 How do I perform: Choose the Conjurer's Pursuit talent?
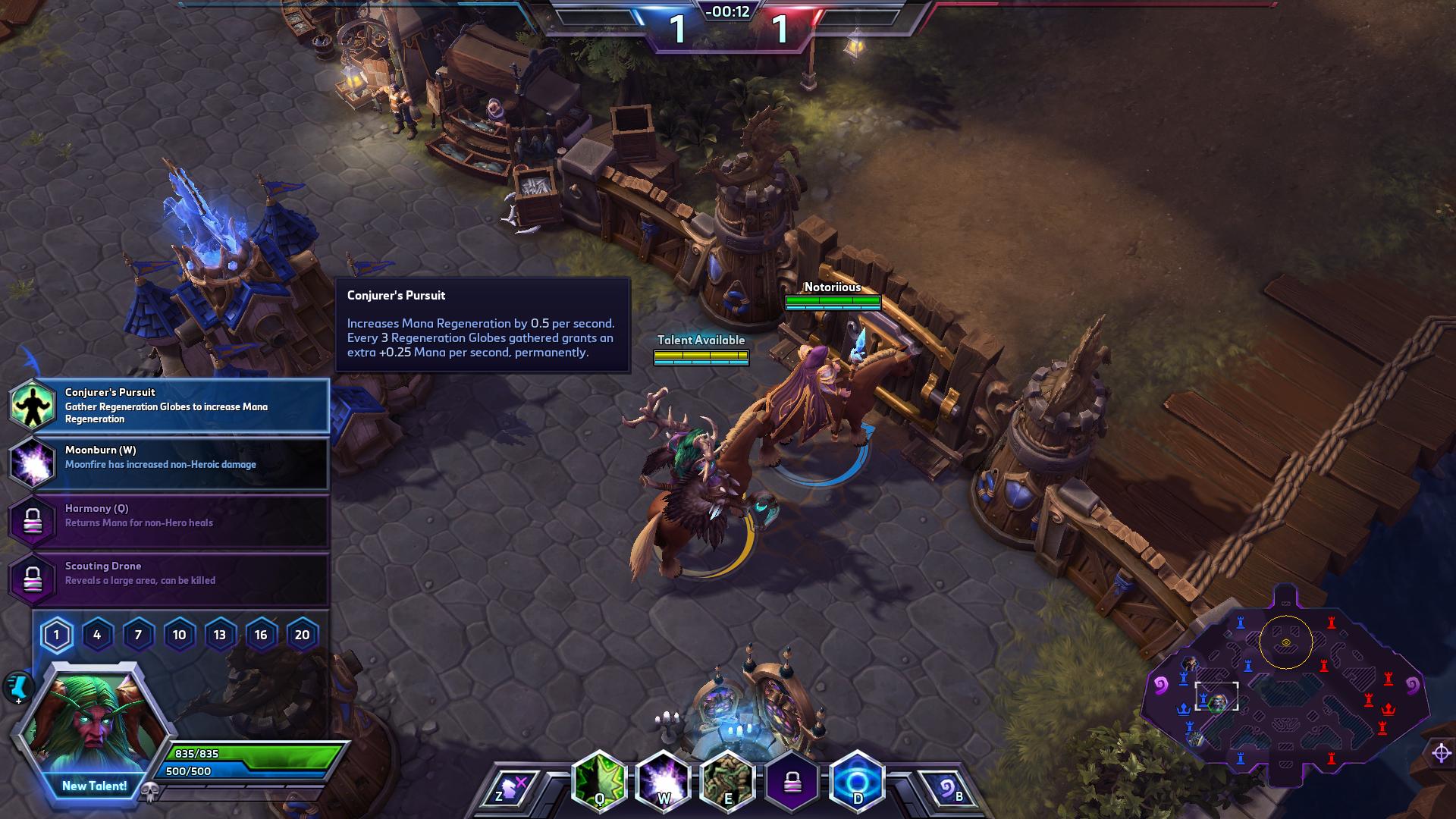168,405
